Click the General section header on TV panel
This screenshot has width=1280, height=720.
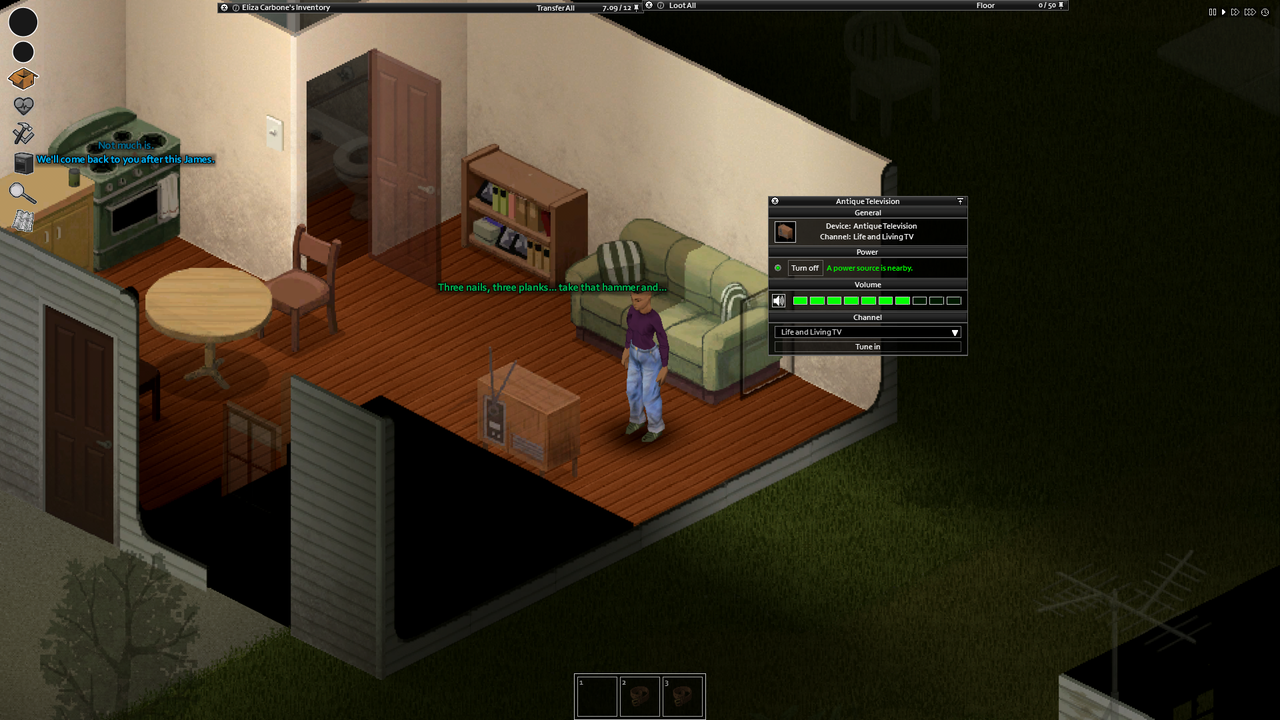(868, 212)
